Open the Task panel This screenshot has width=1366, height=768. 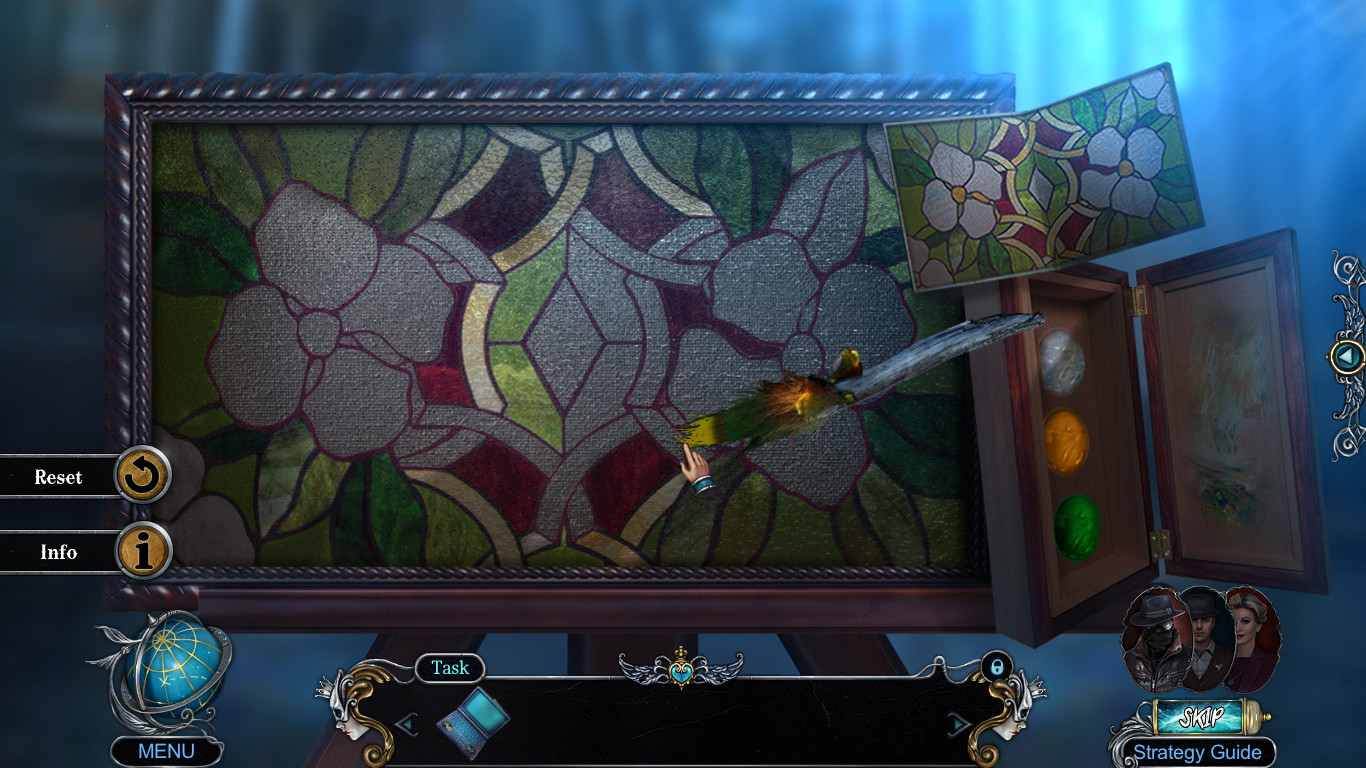click(449, 669)
